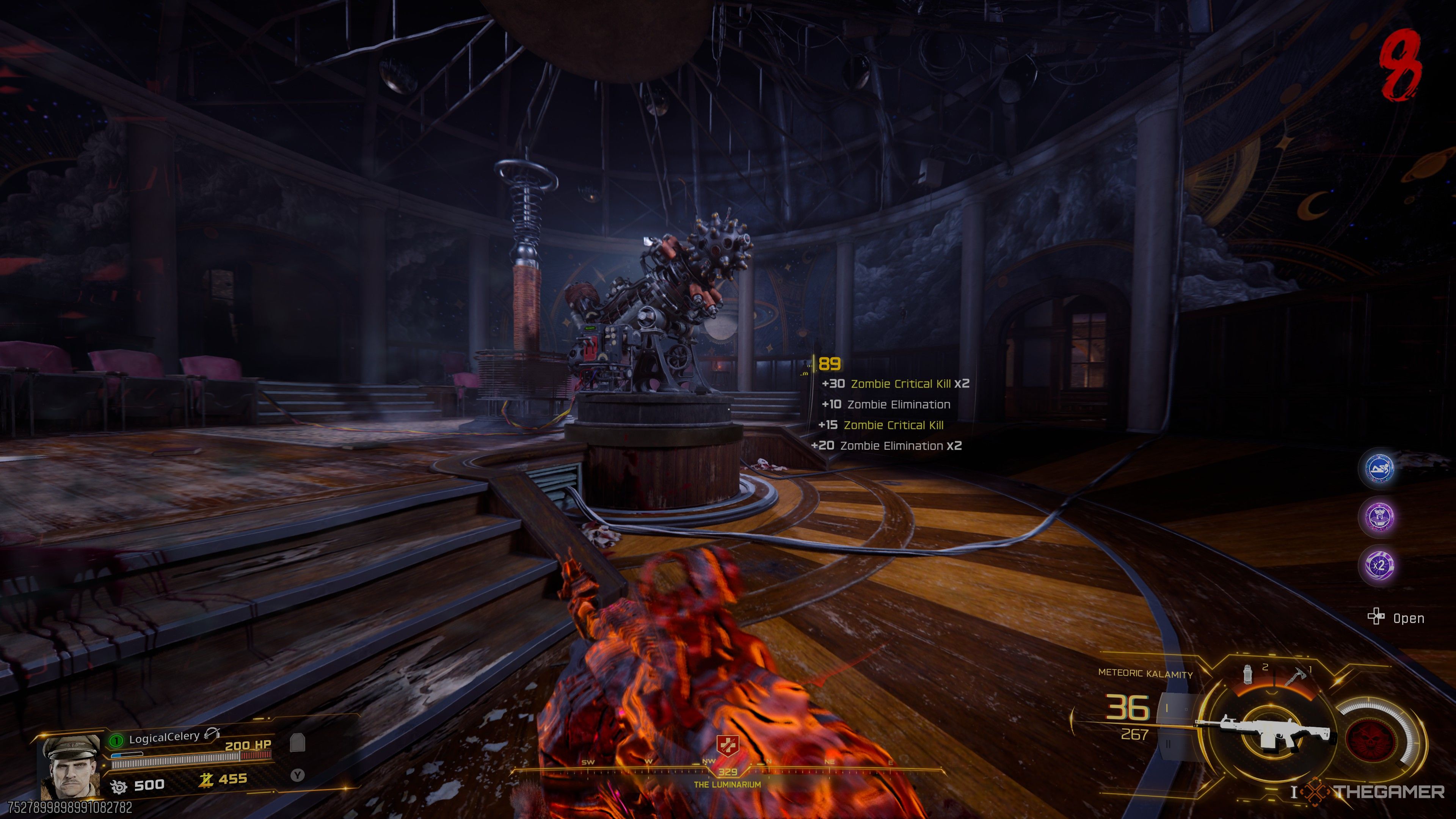Click the muted headset icon by LogicalCelery
This screenshot has width=1456, height=819.
click(x=212, y=734)
